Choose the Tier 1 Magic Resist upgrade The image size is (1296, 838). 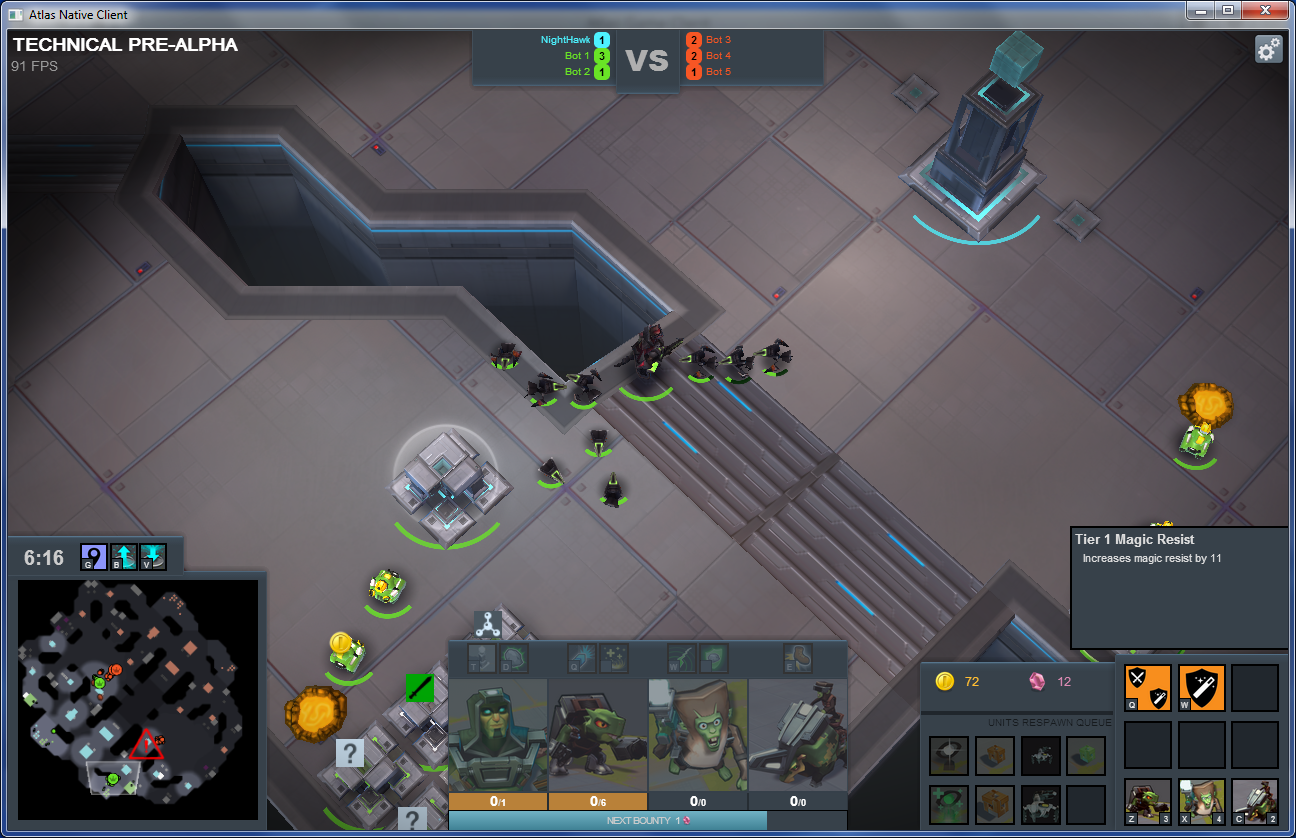[1201, 688]
